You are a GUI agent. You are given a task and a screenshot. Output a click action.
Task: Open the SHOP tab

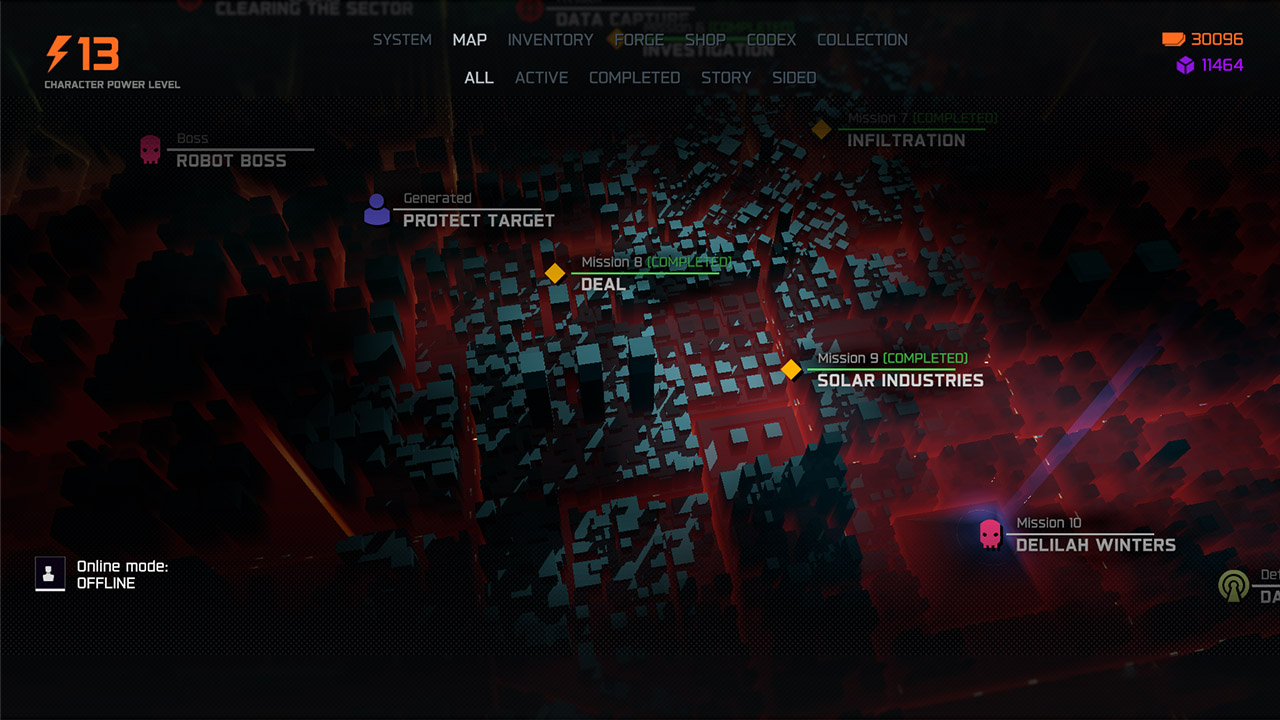click(708, 40)
